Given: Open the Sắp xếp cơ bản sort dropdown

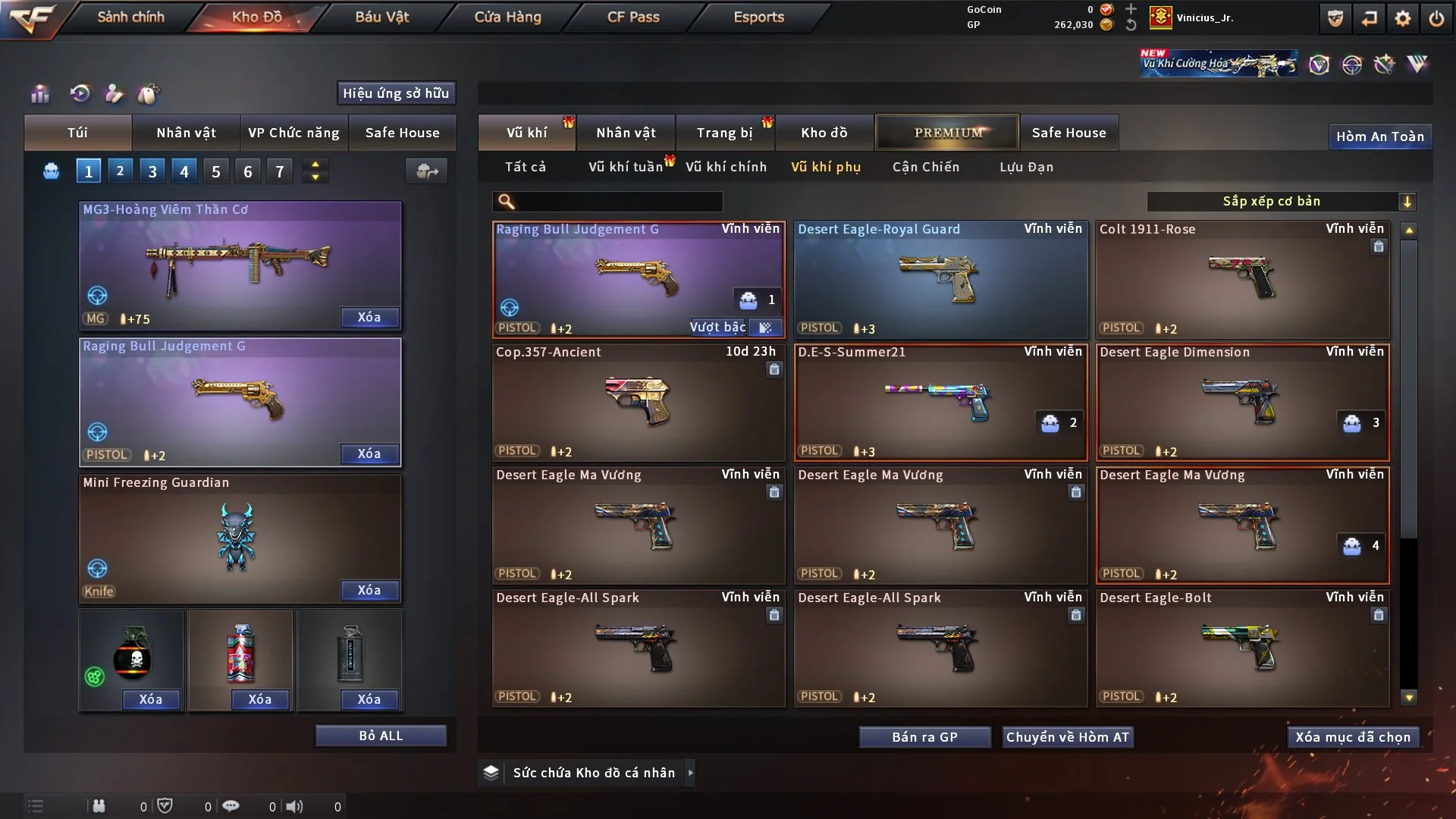Looking at the screenshot, I should (1281, 201).
